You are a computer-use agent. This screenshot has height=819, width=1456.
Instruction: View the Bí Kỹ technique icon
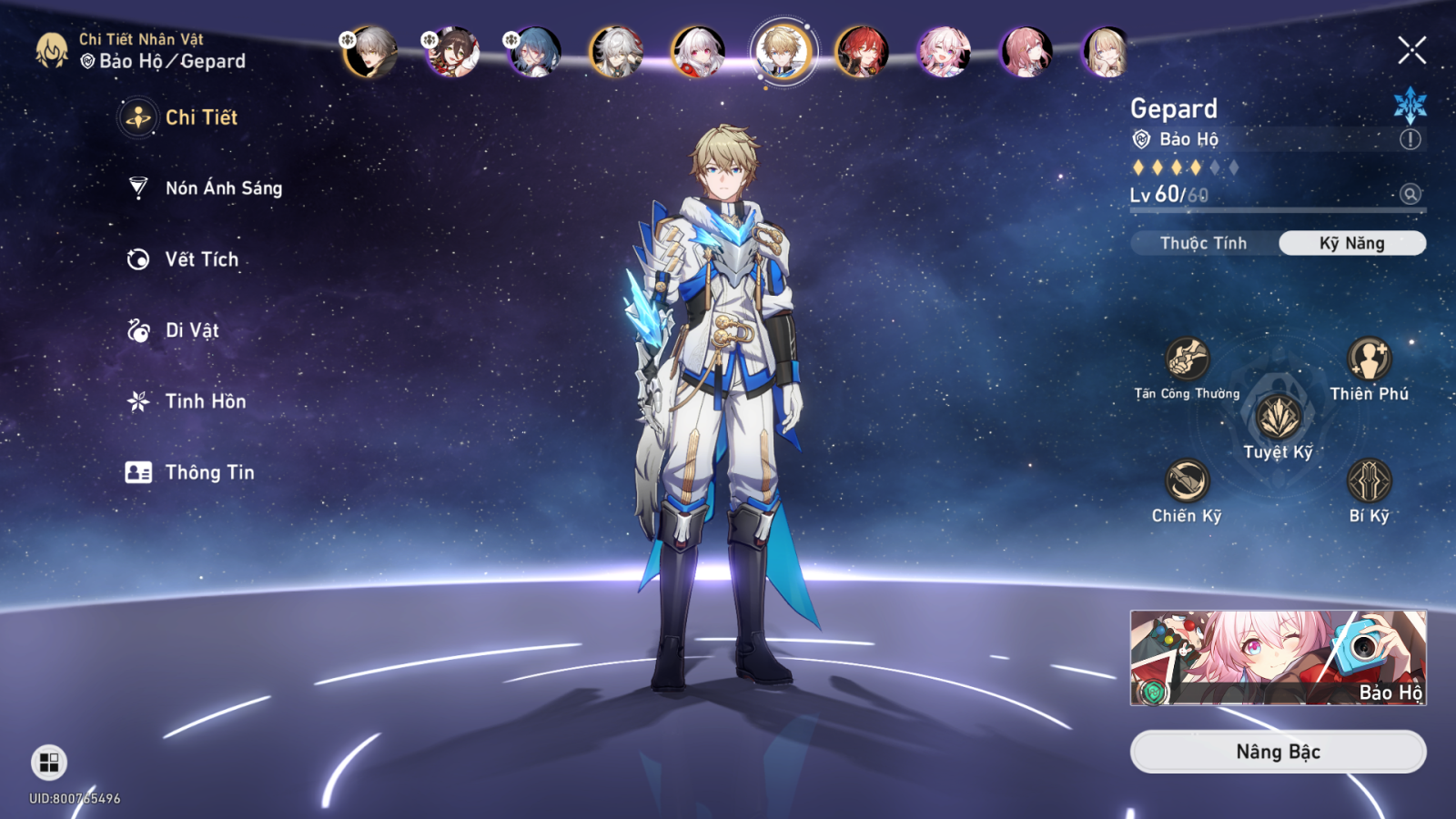click(x=1369, y=480)
